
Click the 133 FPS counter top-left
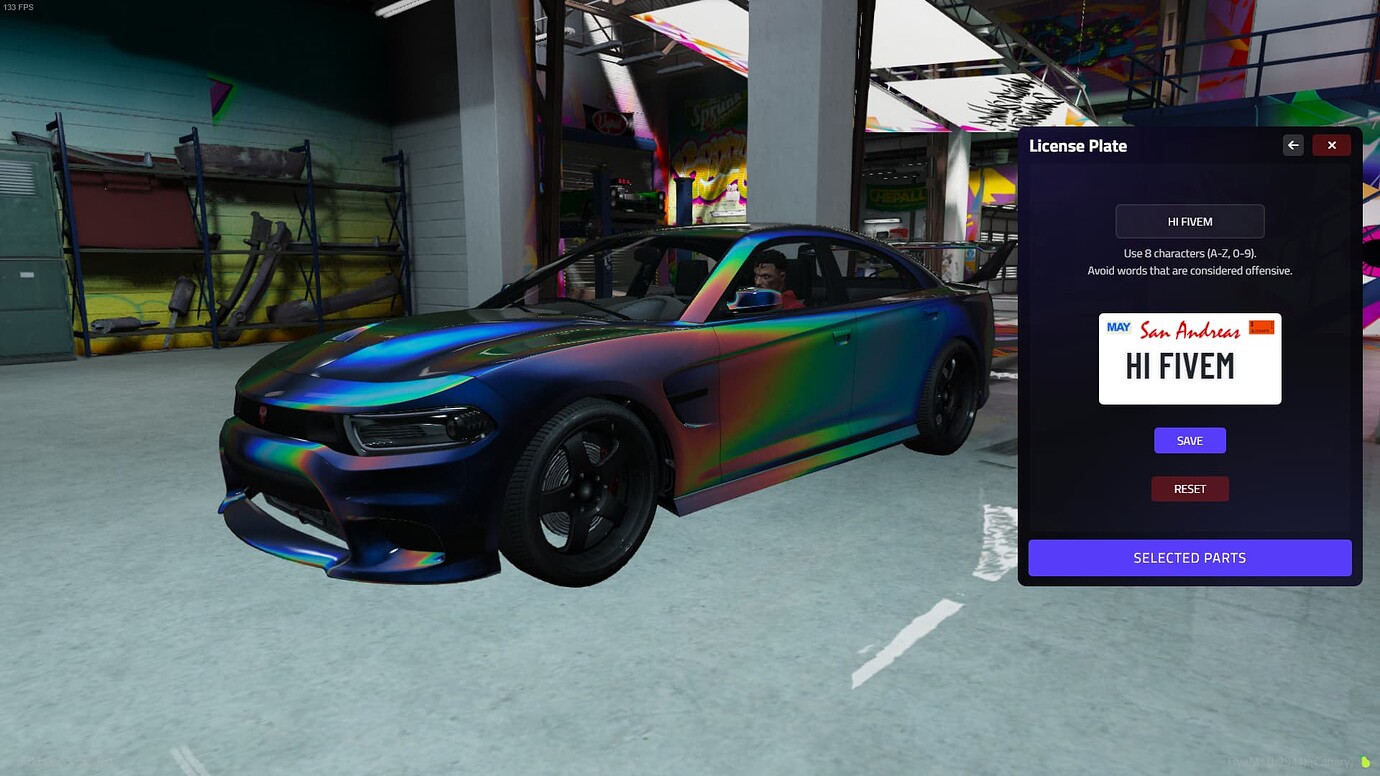coord(18,7)
